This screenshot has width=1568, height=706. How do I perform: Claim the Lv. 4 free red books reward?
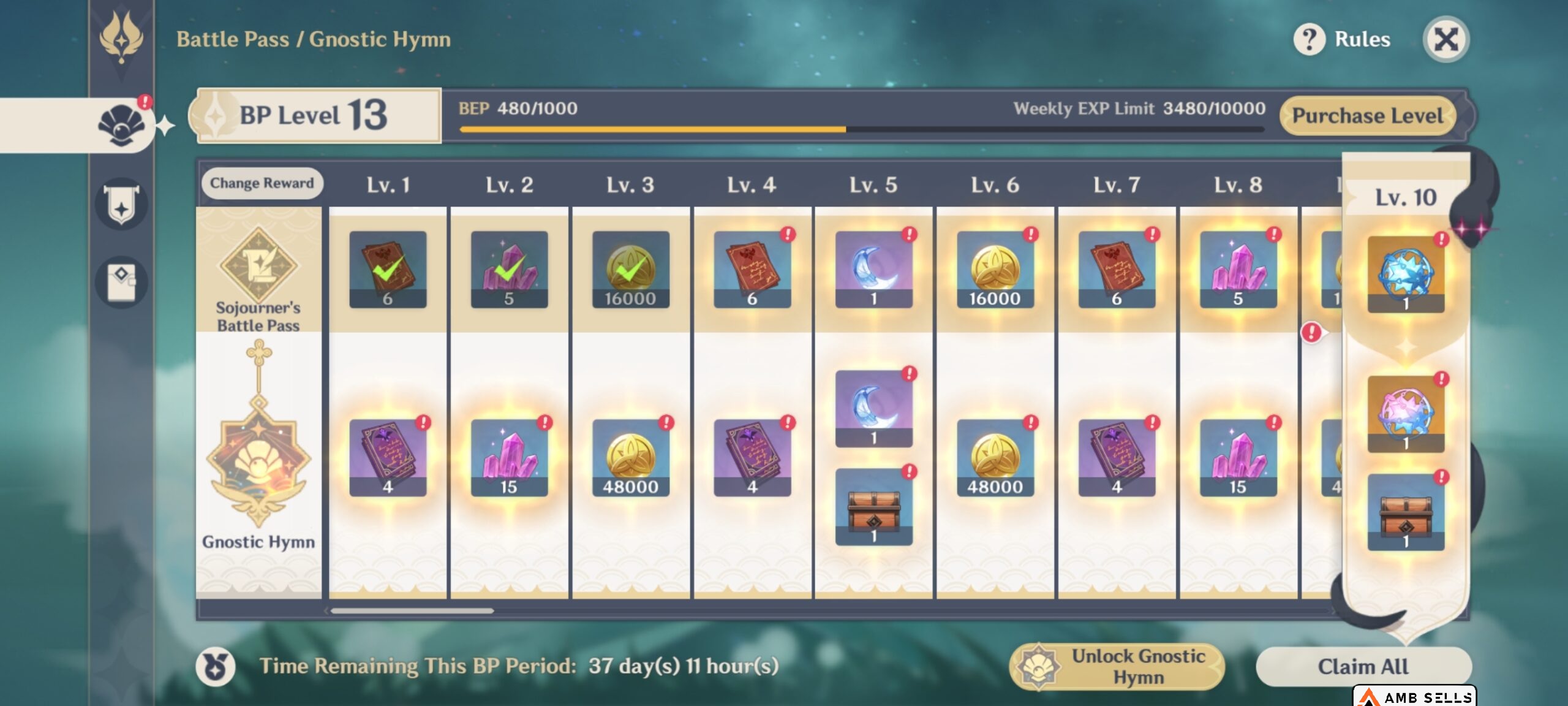[752, 269]
